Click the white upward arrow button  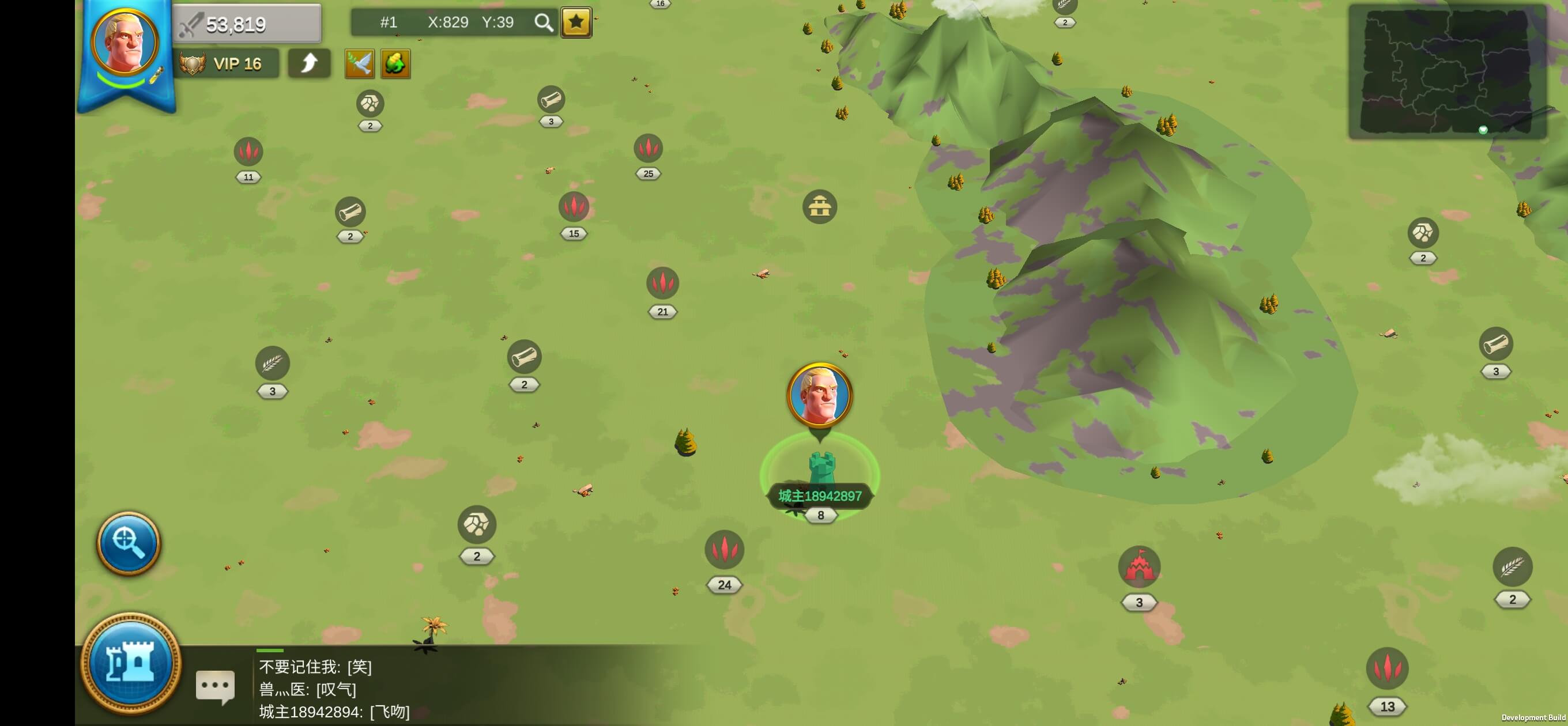(x=309, y=63)
